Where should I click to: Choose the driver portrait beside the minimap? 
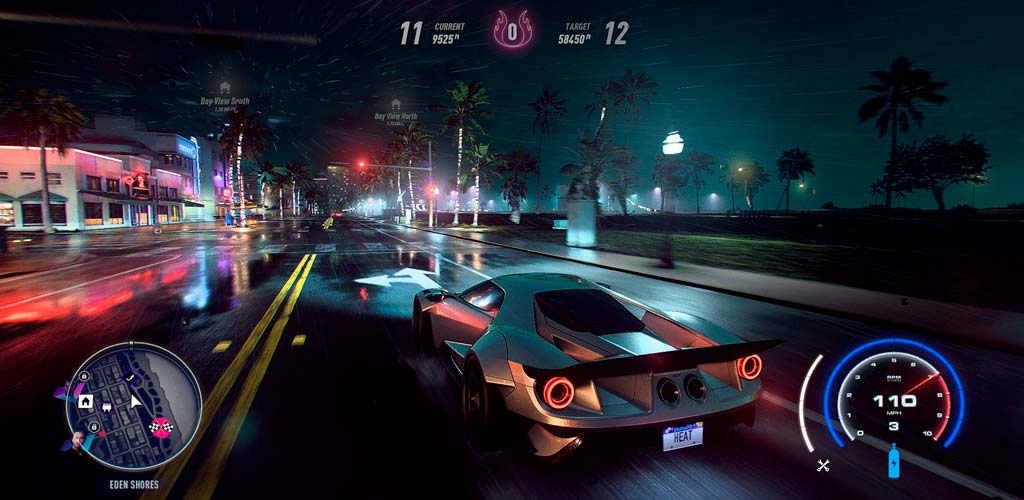pos(77,441)
